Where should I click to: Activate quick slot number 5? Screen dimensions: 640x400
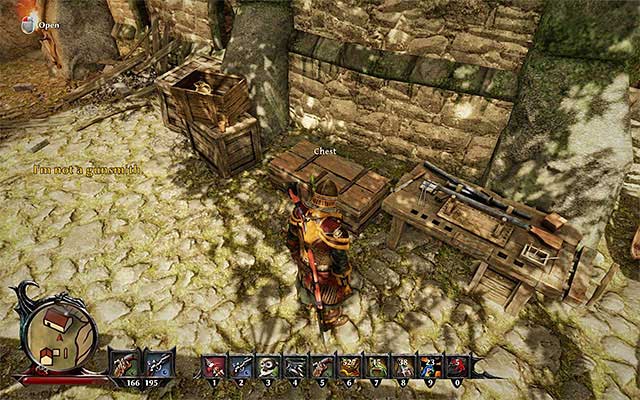pyautogui.click(x=323, y=367)
